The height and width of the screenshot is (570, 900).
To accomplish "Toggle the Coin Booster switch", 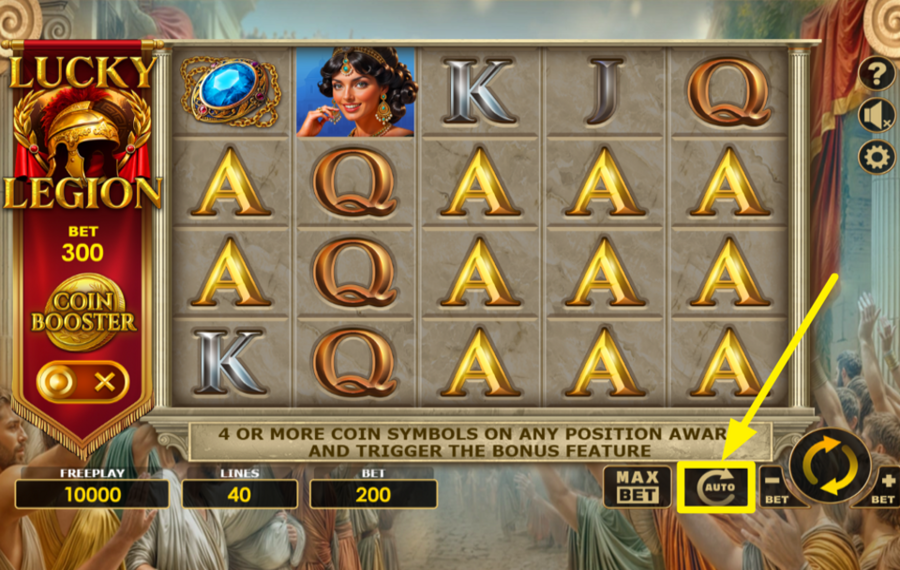I will (83, 381).
